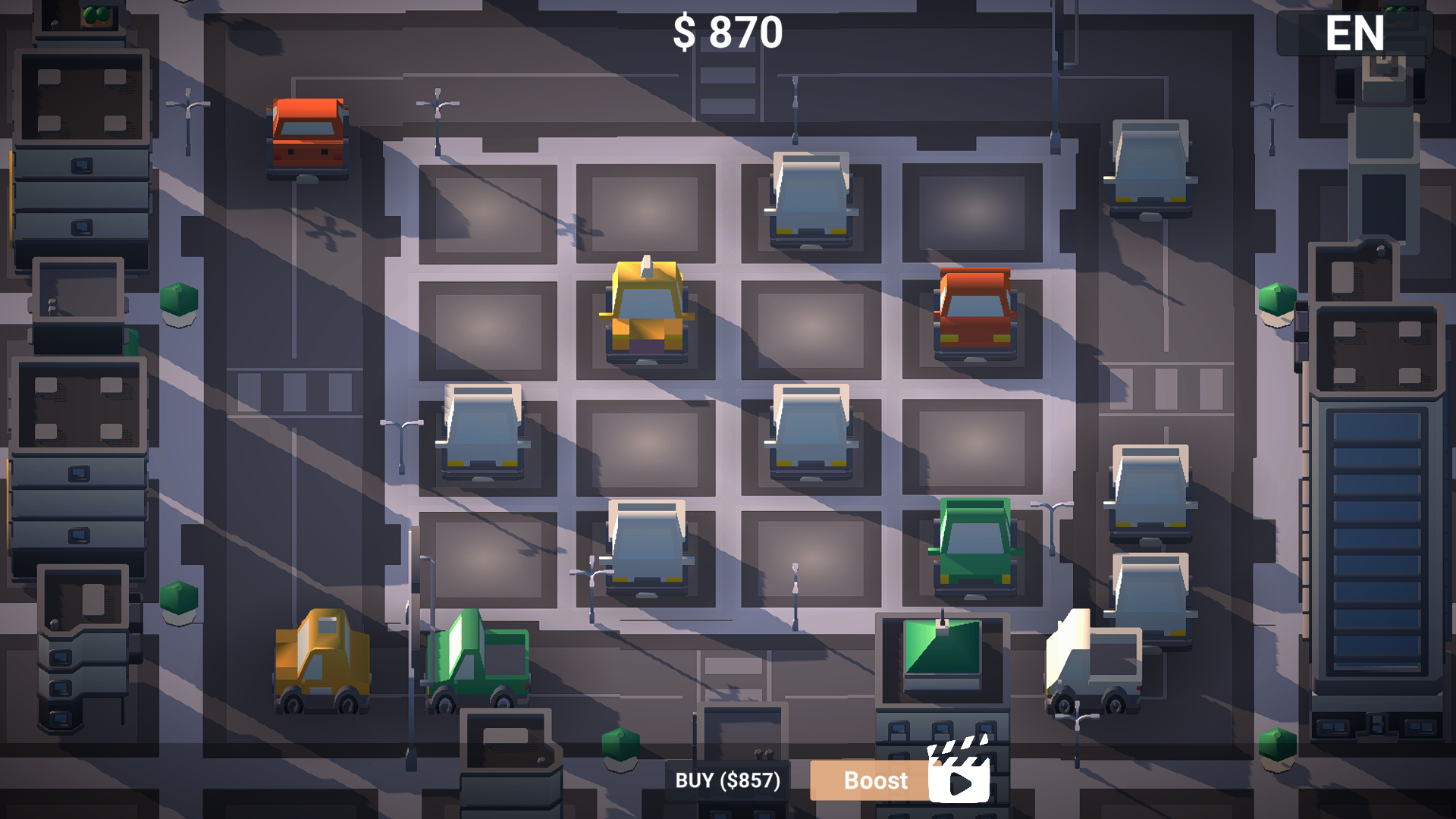Select the orange pickup truck on the left road
1456x819 pixels.
pyautogui.click(x=308, y=136)
